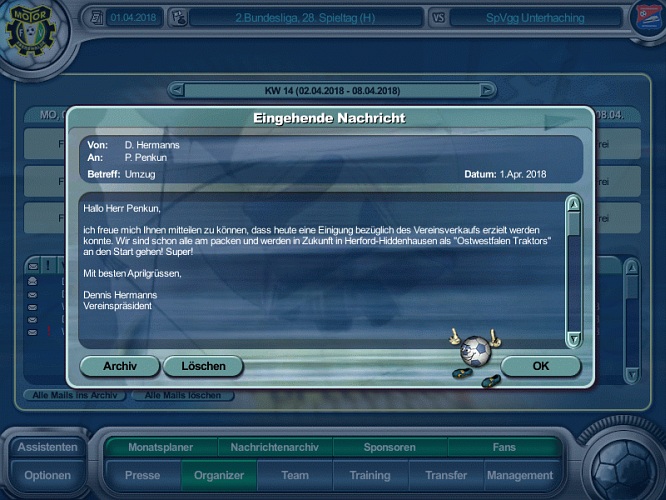Click the message scrollbar down arrow
Viewport: 666px width, 500px height.
point(573,339)
